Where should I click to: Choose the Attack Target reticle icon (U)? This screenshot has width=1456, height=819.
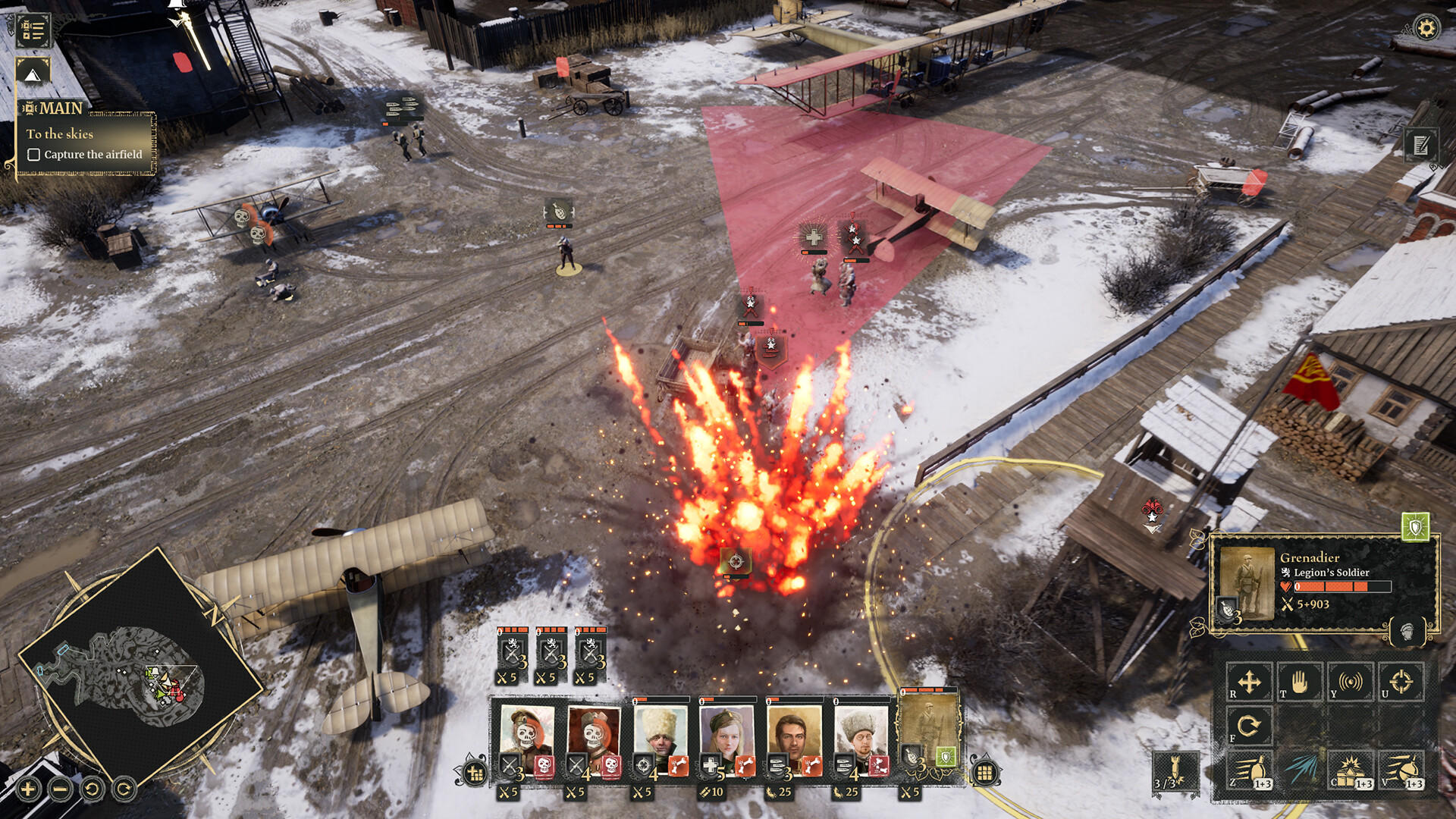1400,681
